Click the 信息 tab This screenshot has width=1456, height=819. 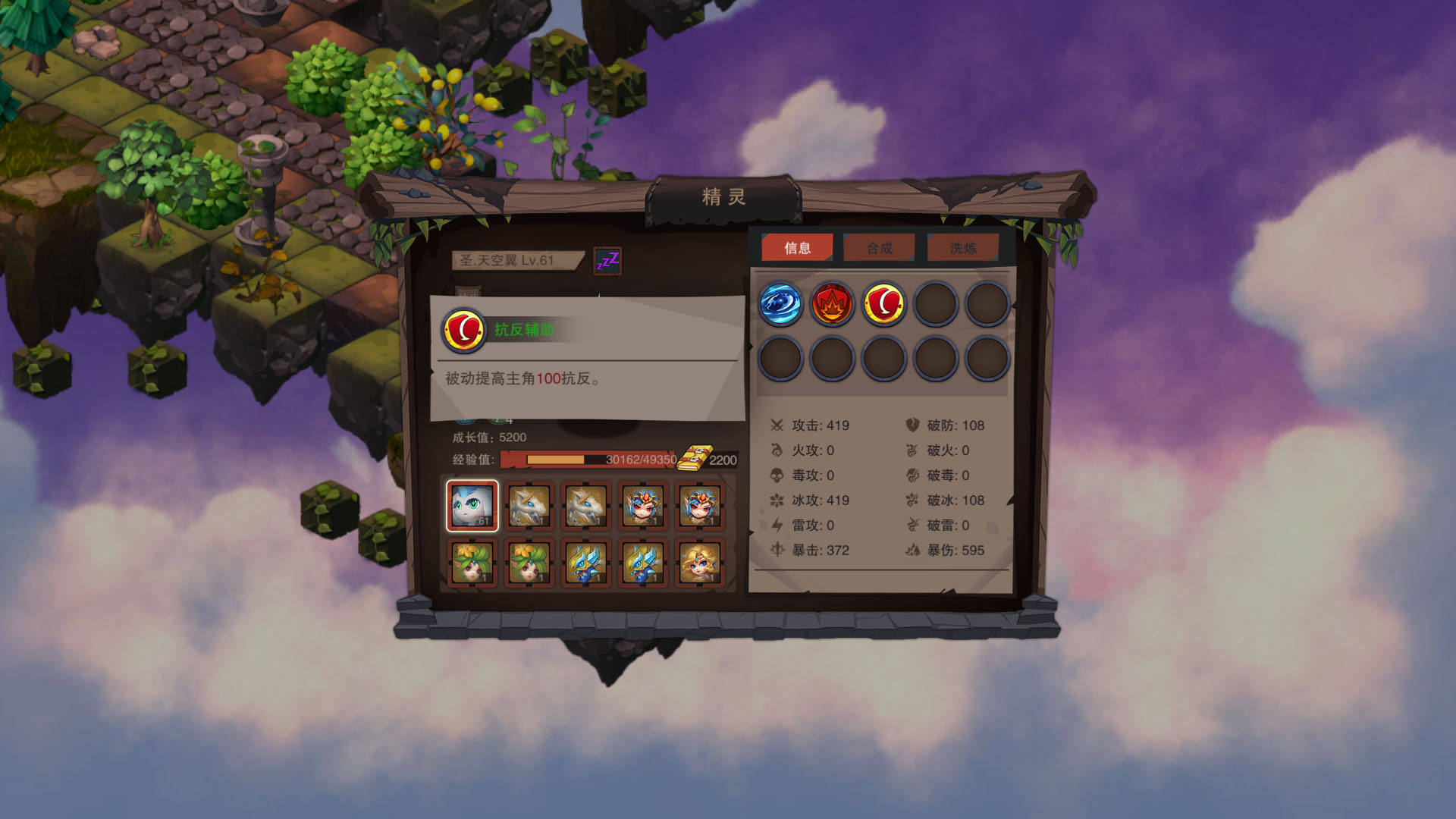tap(799, 247)
